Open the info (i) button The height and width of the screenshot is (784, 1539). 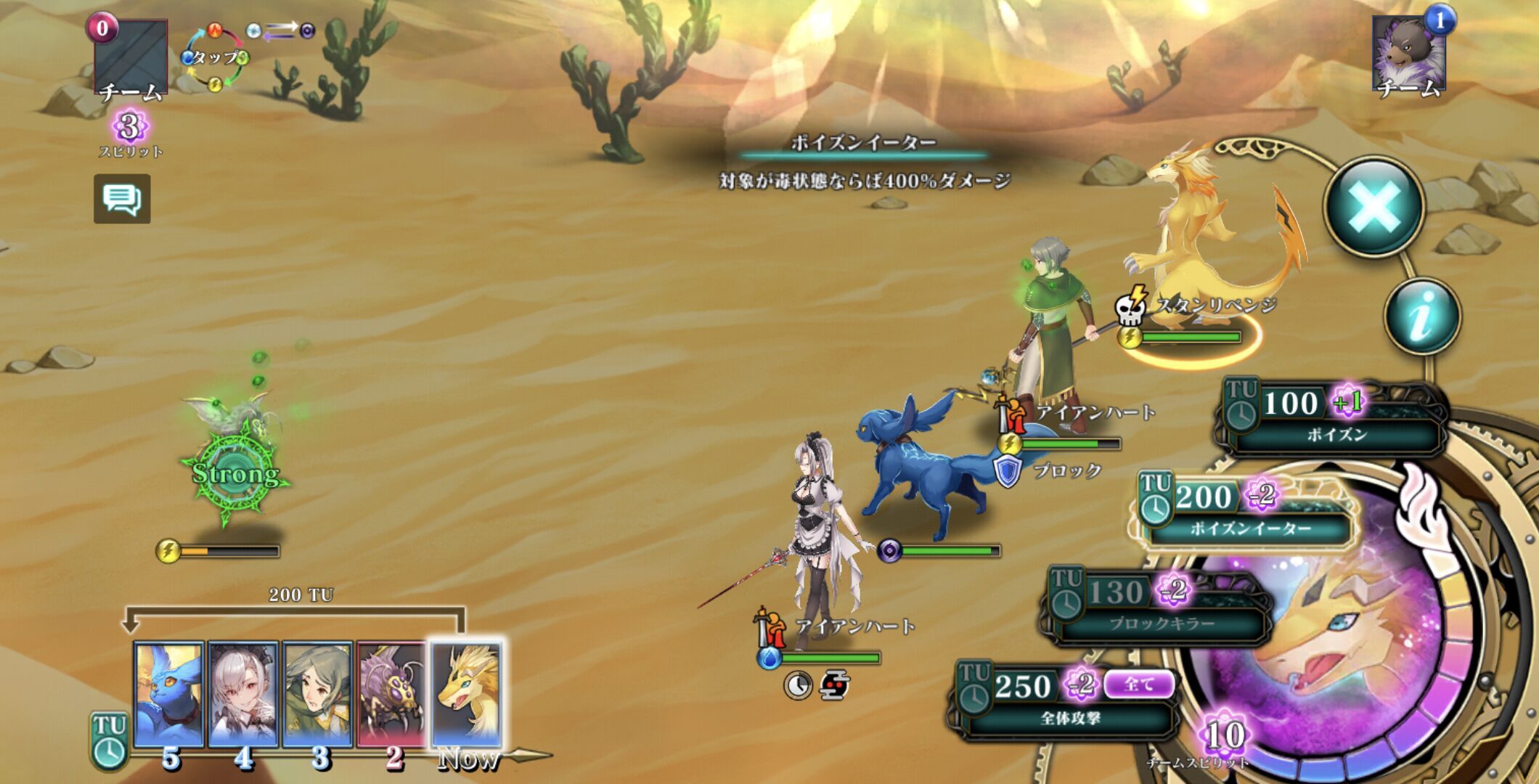click(1421, 317)
